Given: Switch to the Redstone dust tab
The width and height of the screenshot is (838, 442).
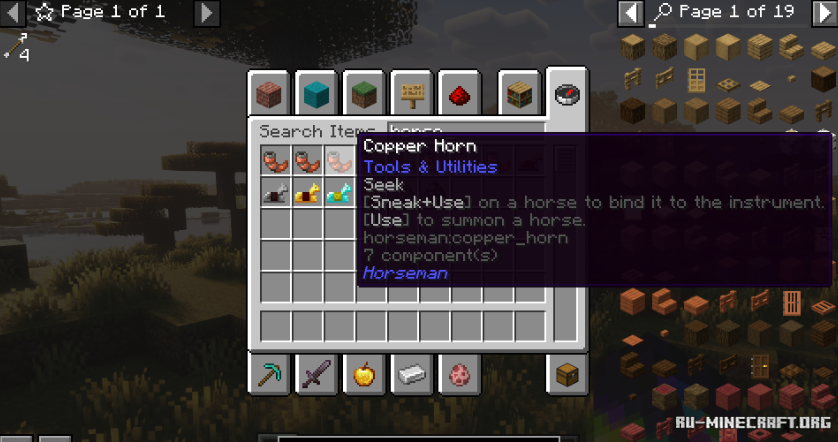Looking at the screenshot, I should coord(457,94).
